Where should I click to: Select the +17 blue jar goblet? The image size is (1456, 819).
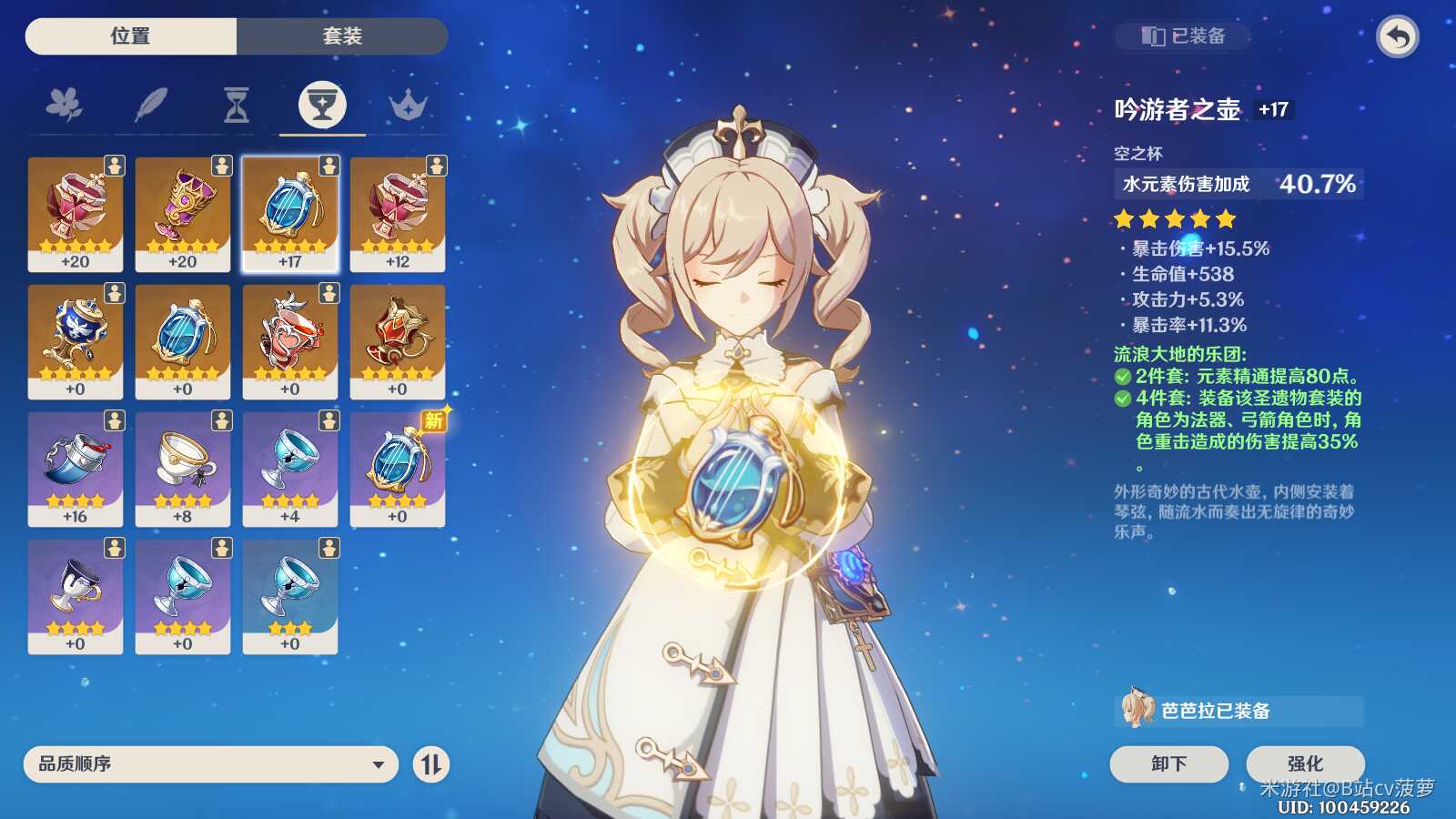pos(290,214)
